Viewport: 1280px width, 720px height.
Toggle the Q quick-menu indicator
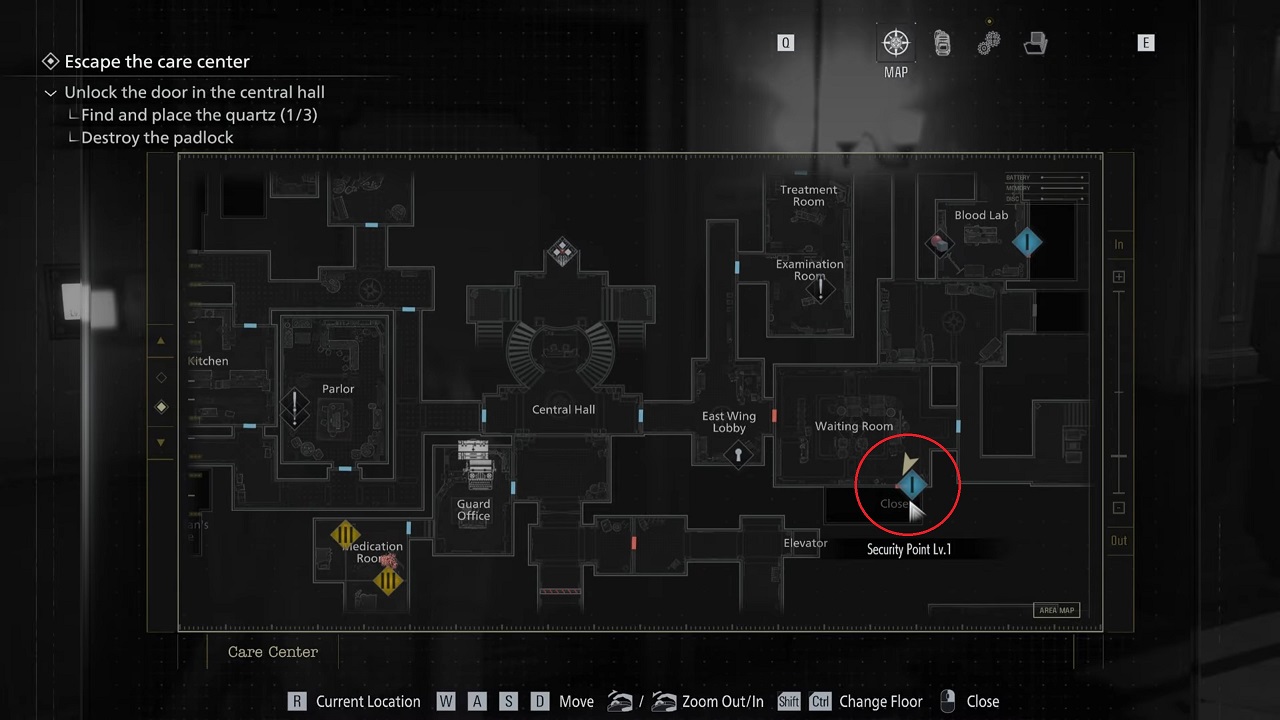(x=786, y=43)
